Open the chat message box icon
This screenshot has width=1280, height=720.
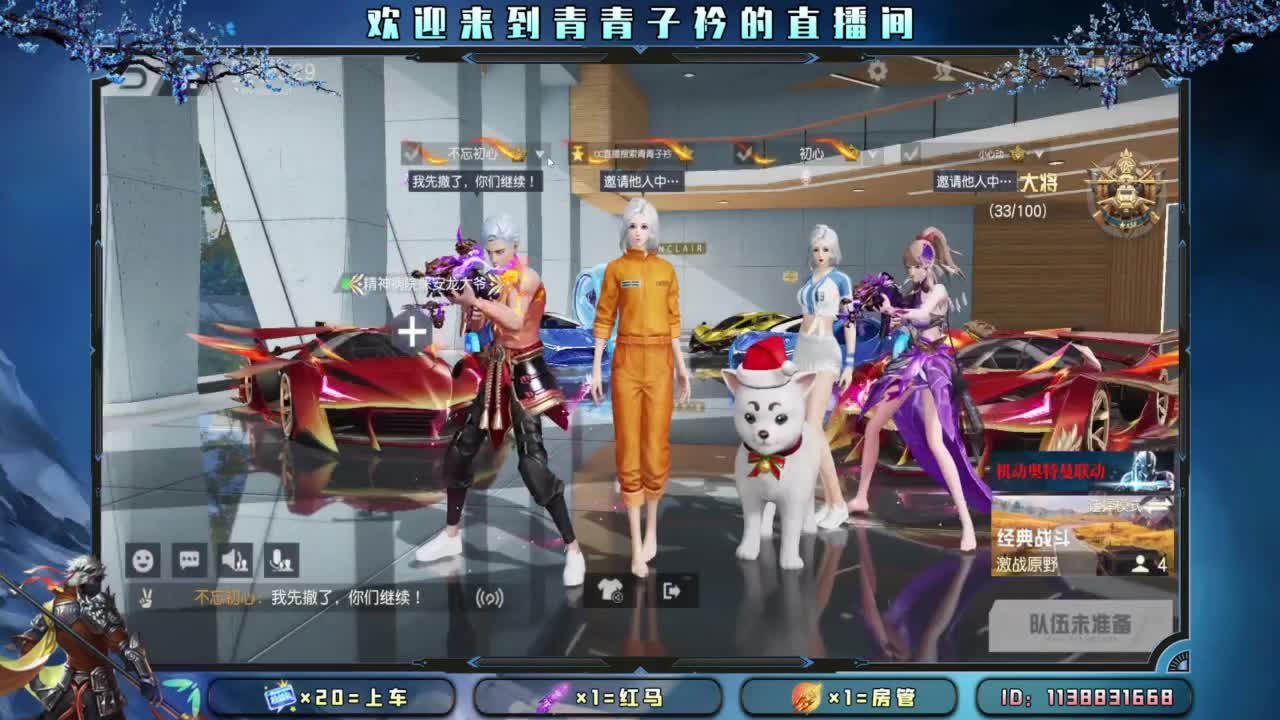pos(188,560)
